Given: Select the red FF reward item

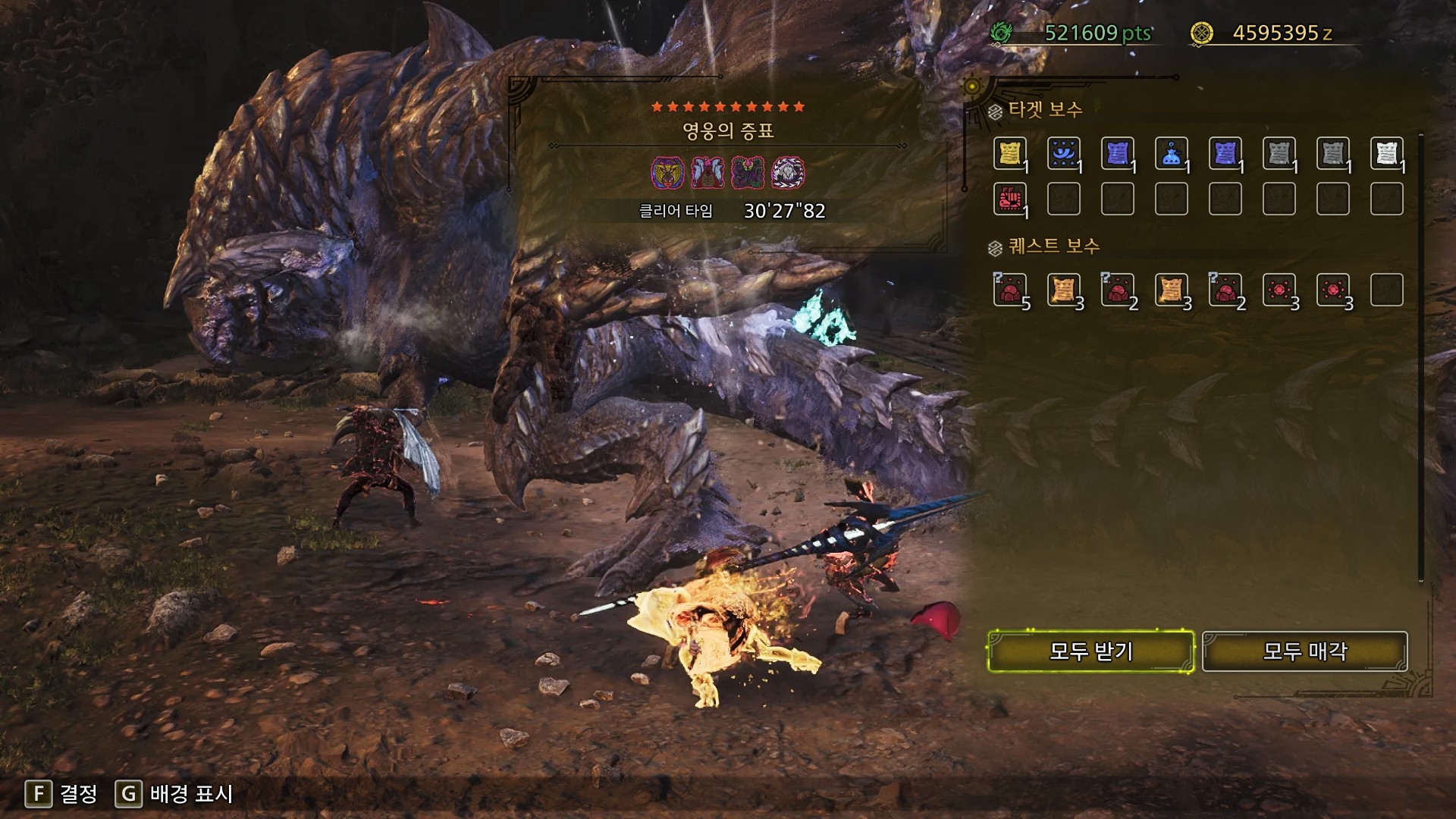Looking at the screenshot, I should (x=1009, y=199).
